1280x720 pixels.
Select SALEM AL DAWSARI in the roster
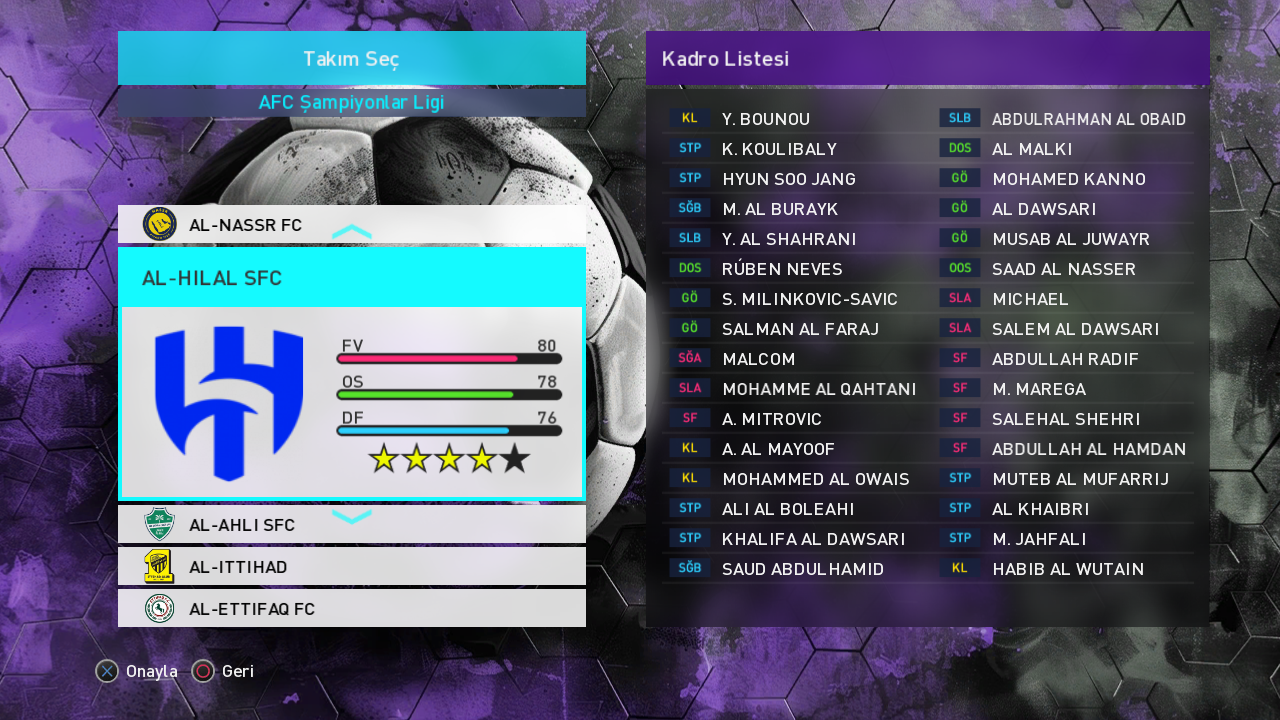click(1075, 329)
